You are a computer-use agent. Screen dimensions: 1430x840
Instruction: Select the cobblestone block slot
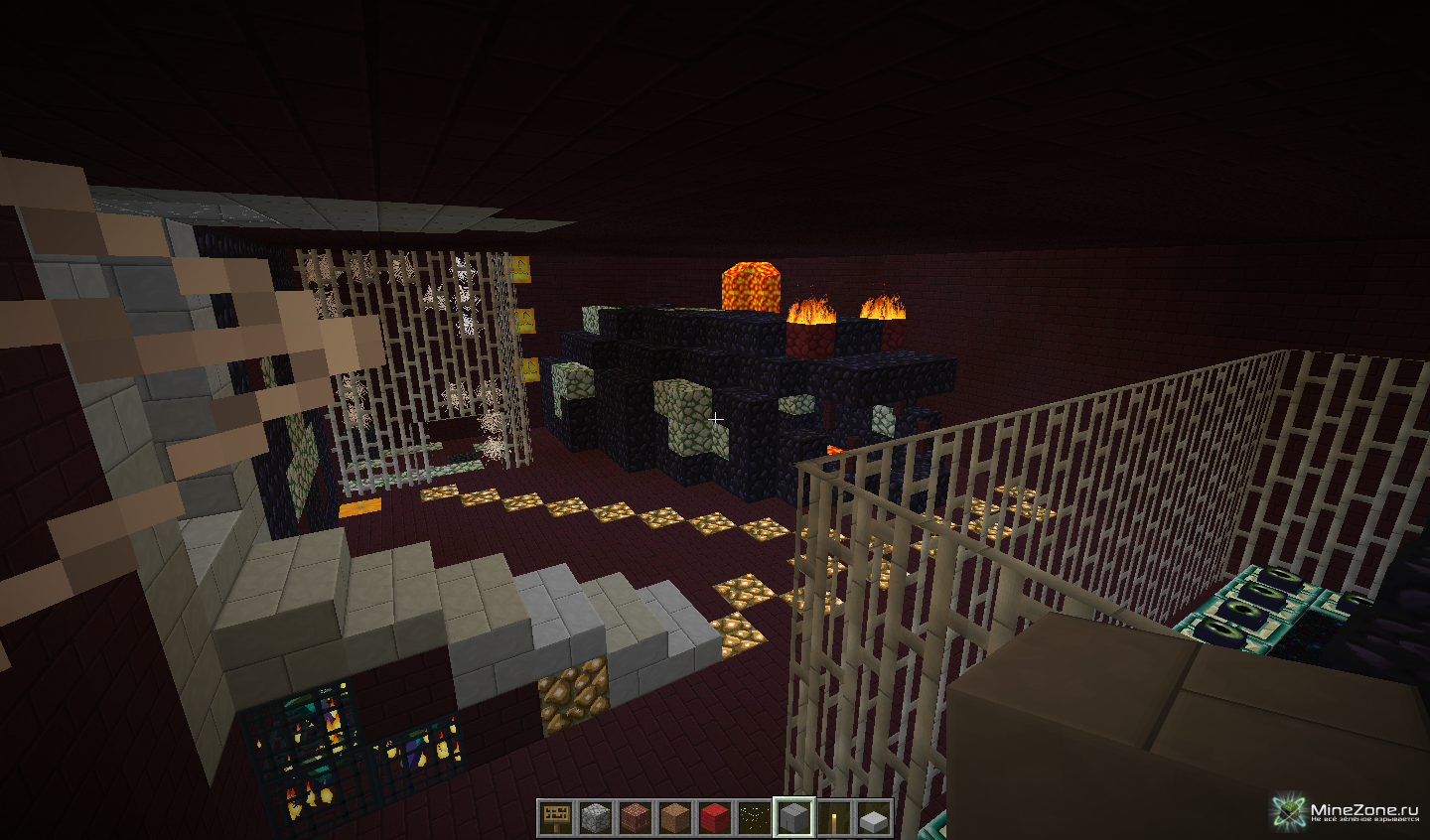pyautogui.click(x=596, y=818)
